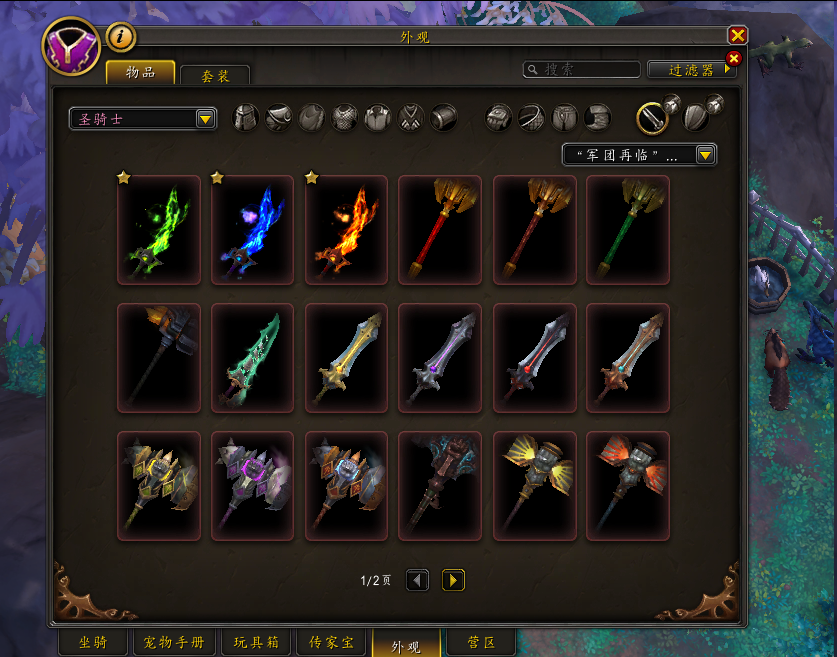Open the 宠物手册 pet journal tab
Image resolution: width=837 pixels, height=657 pixels.
[x=174, y=643]
